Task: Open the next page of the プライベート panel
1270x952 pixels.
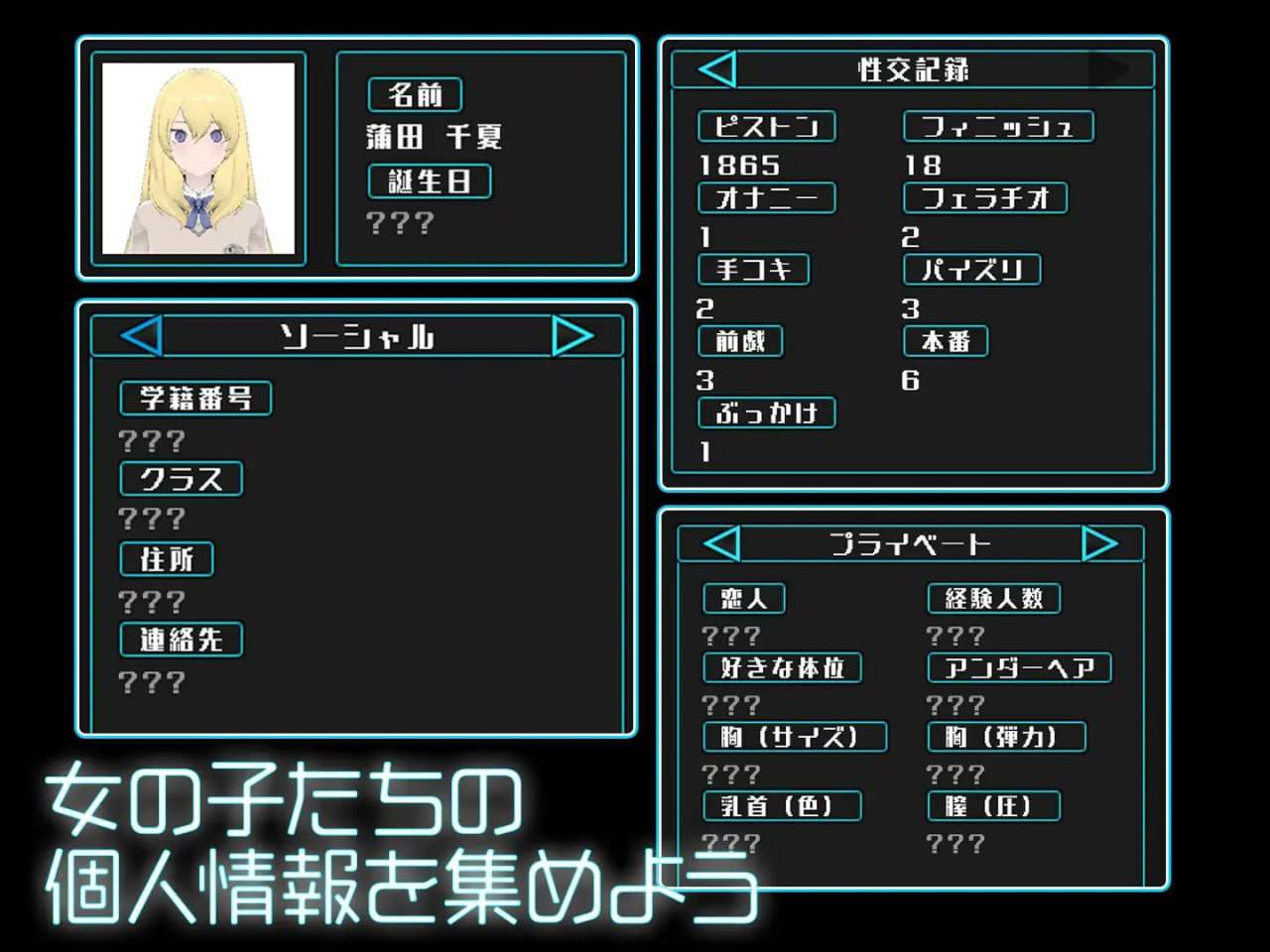Action: pos(1100,543)
